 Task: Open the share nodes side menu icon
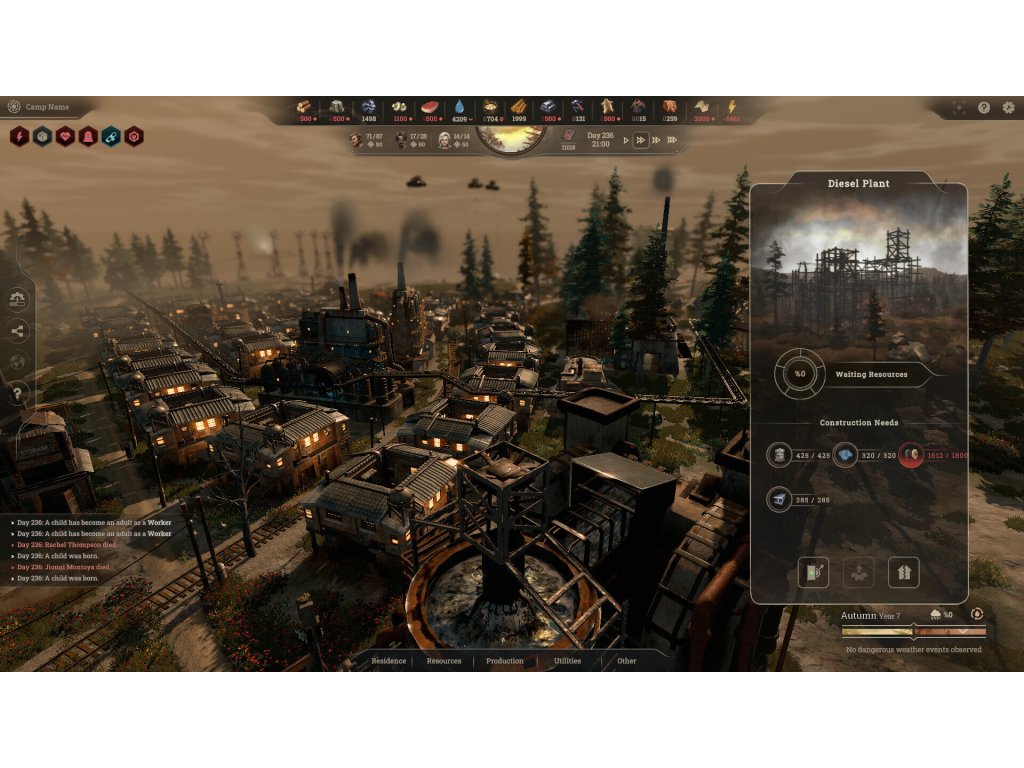[x=18, y=330]
